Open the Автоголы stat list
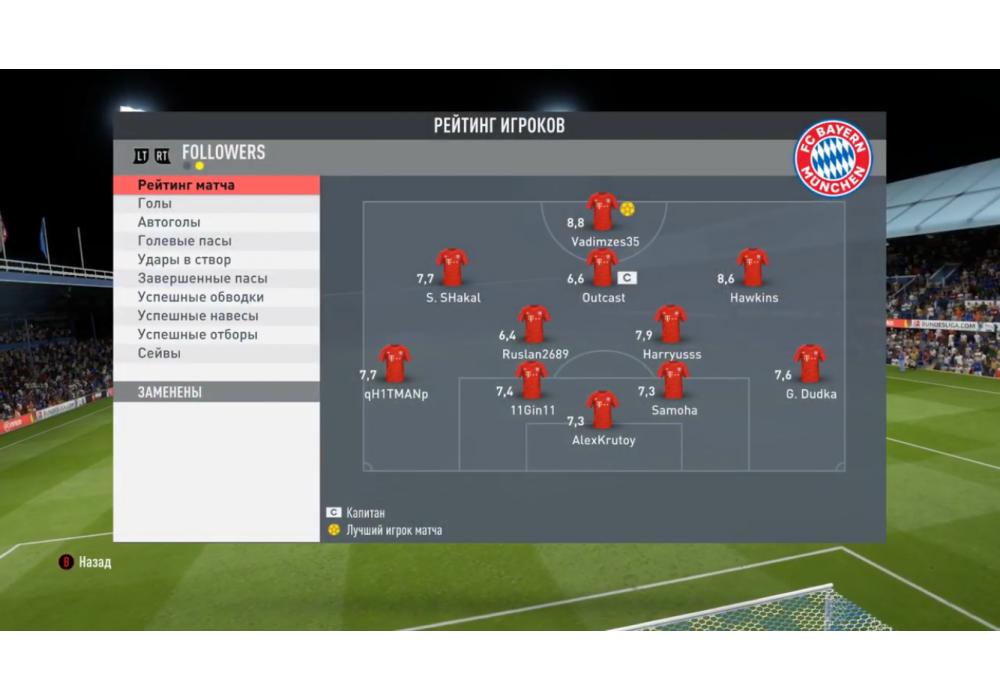 (216, 222)
